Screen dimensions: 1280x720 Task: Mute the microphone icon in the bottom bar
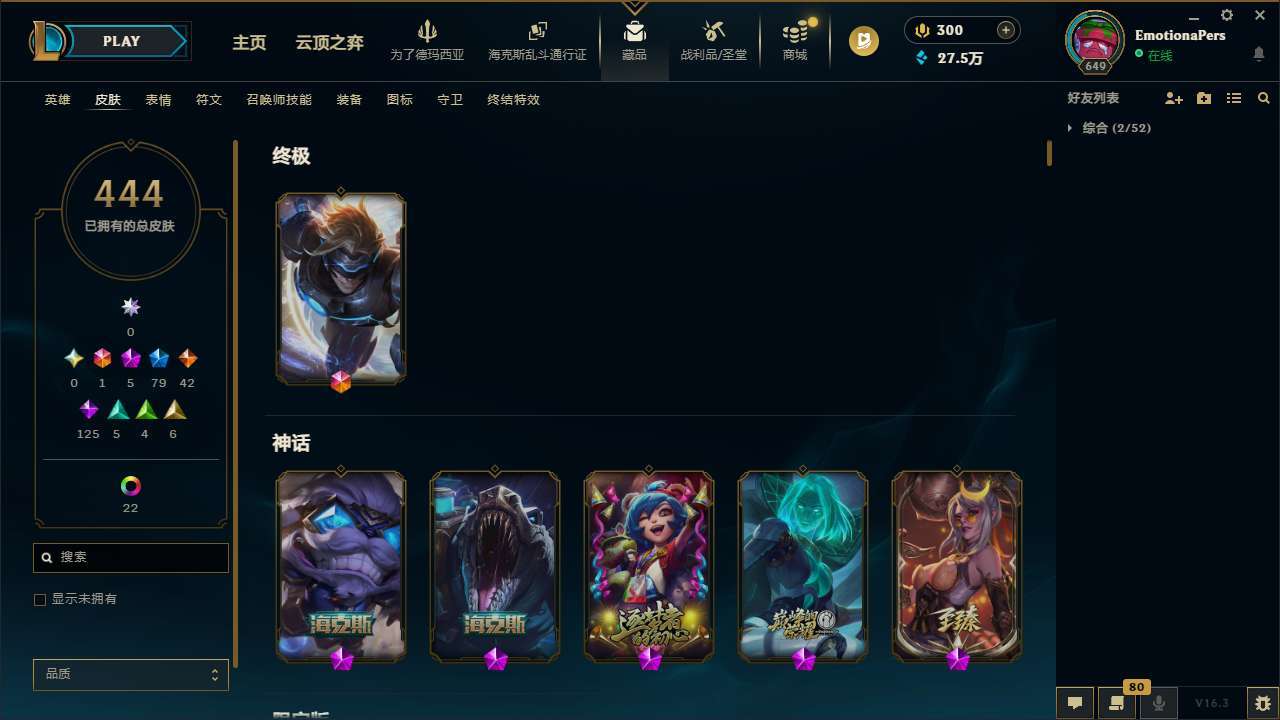[1158, 702]
